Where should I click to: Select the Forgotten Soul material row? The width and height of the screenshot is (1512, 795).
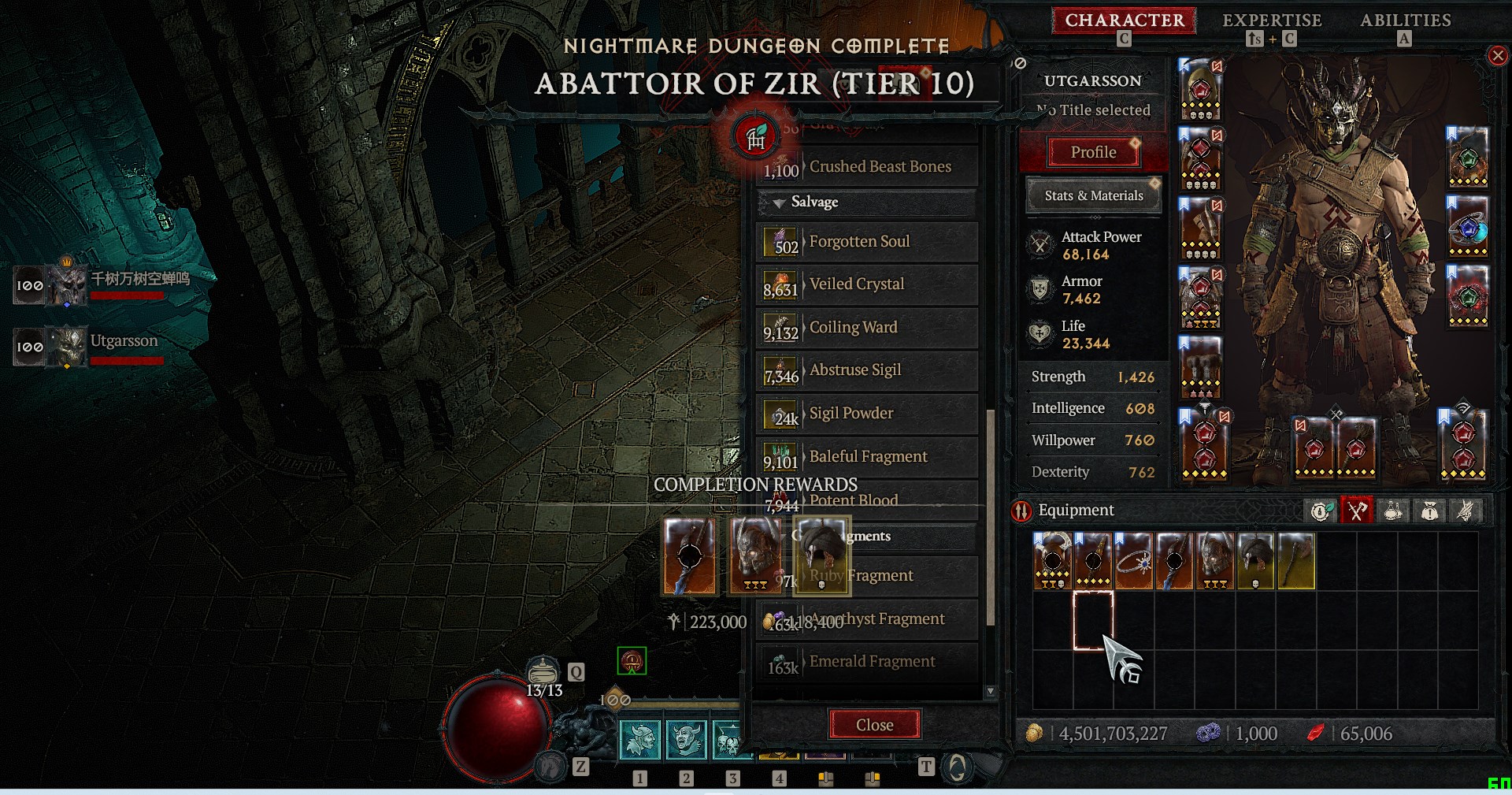[x=866, y=242]
